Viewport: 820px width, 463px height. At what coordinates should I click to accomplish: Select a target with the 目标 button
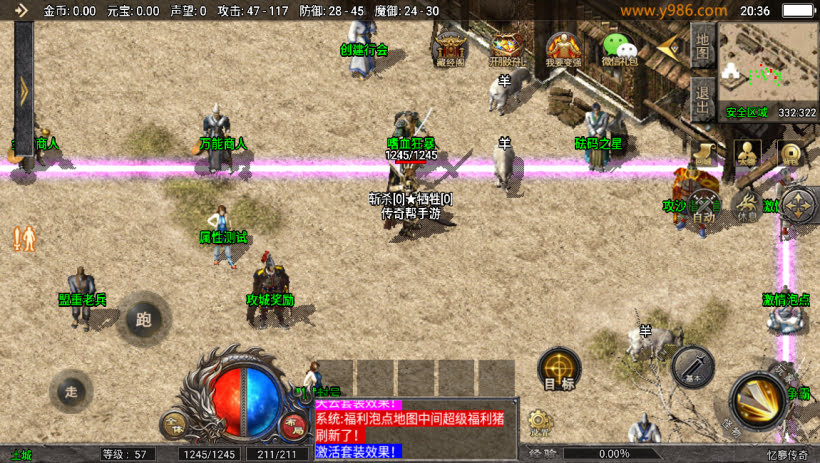(x=558, y=369)
